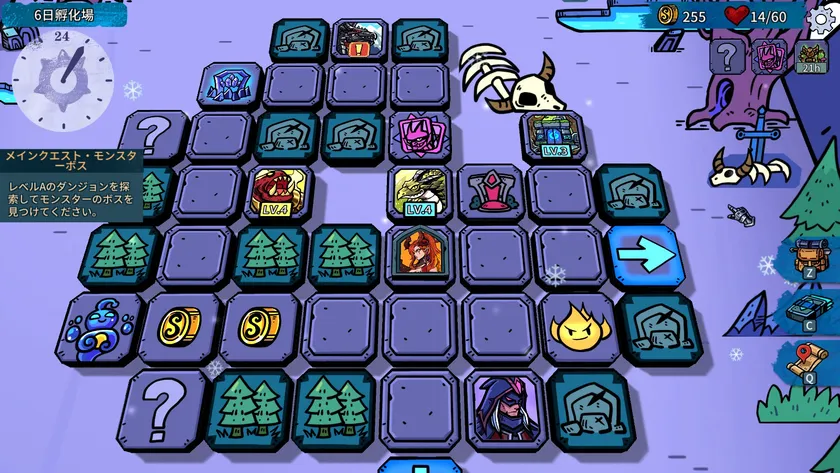Viewport: 840px width, 473px height.
Task: Open the pink monster card icon
Action: tap(770, 55)
